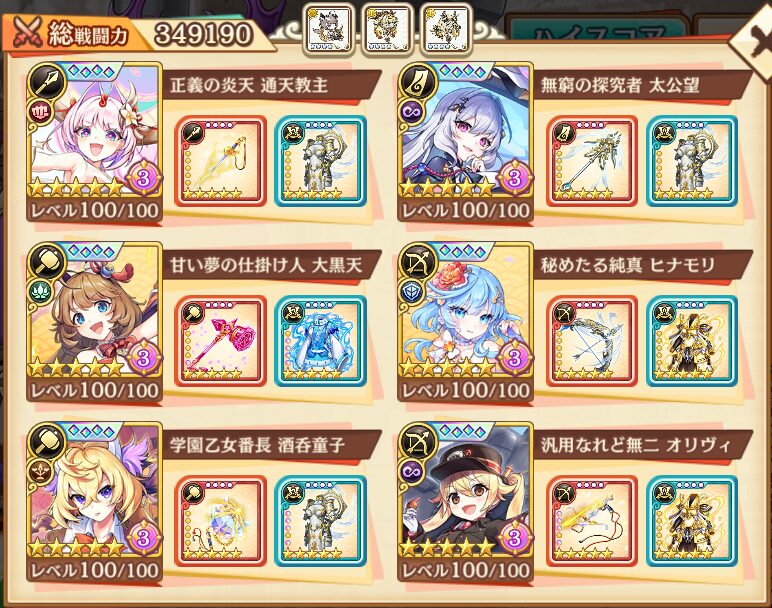772x608 pixels.
Task: Open 太公望's white armor slot
Action: pyautogui.click(x=692, y=161)
